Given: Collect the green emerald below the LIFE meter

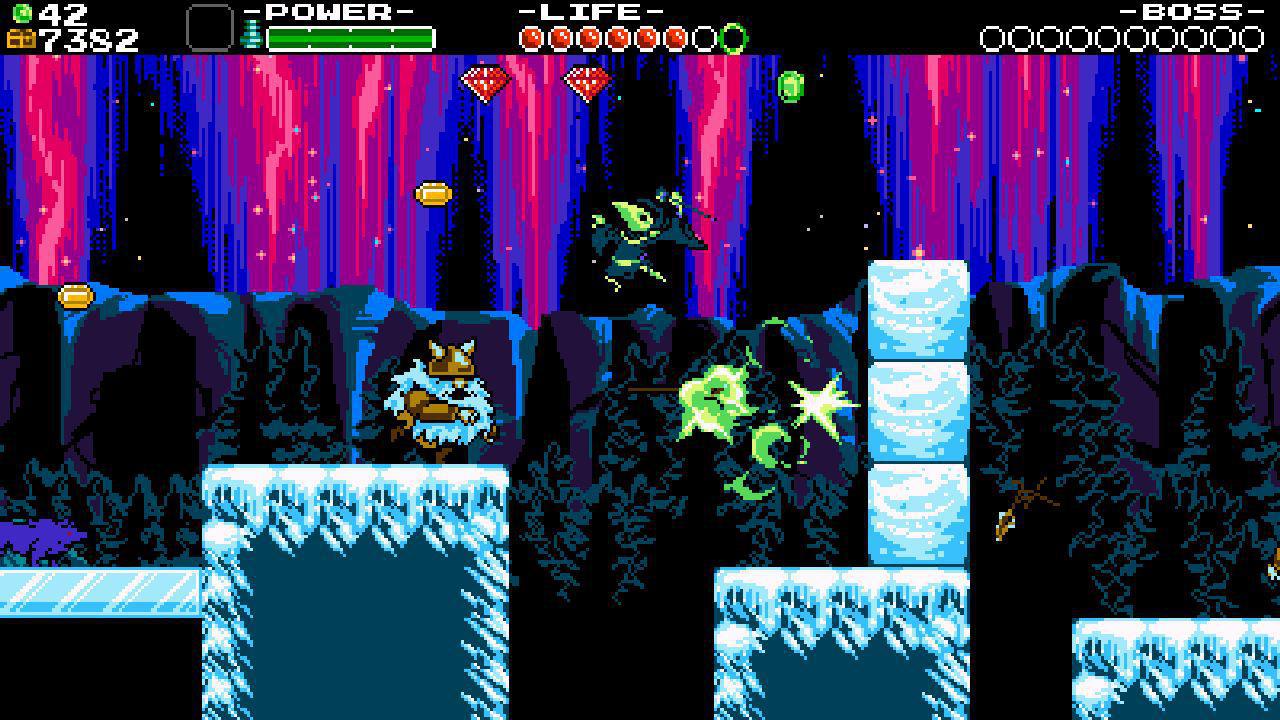Looking at the screenshot, I should click(x=793, y=87).
